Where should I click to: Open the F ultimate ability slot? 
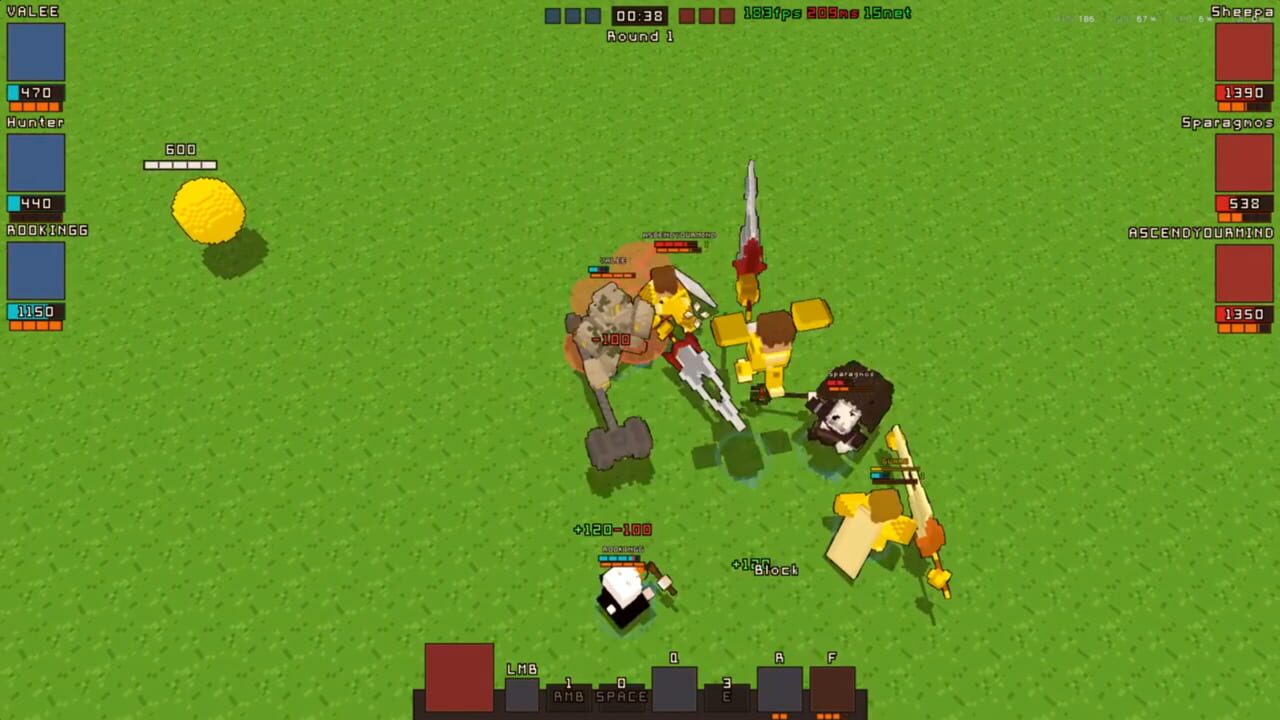(x=832, y=688)
